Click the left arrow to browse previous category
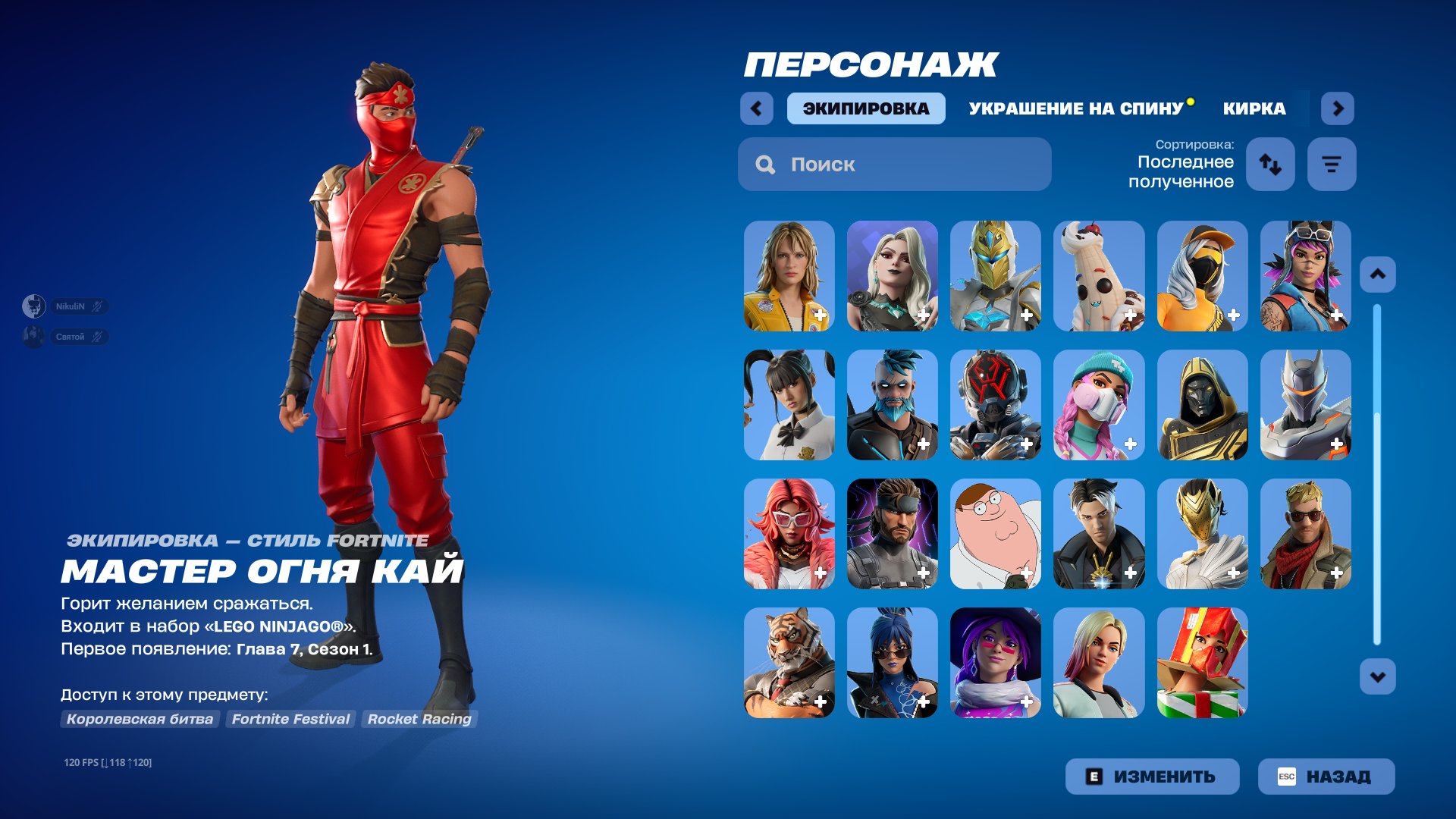1456x819 pixels. 756,108
